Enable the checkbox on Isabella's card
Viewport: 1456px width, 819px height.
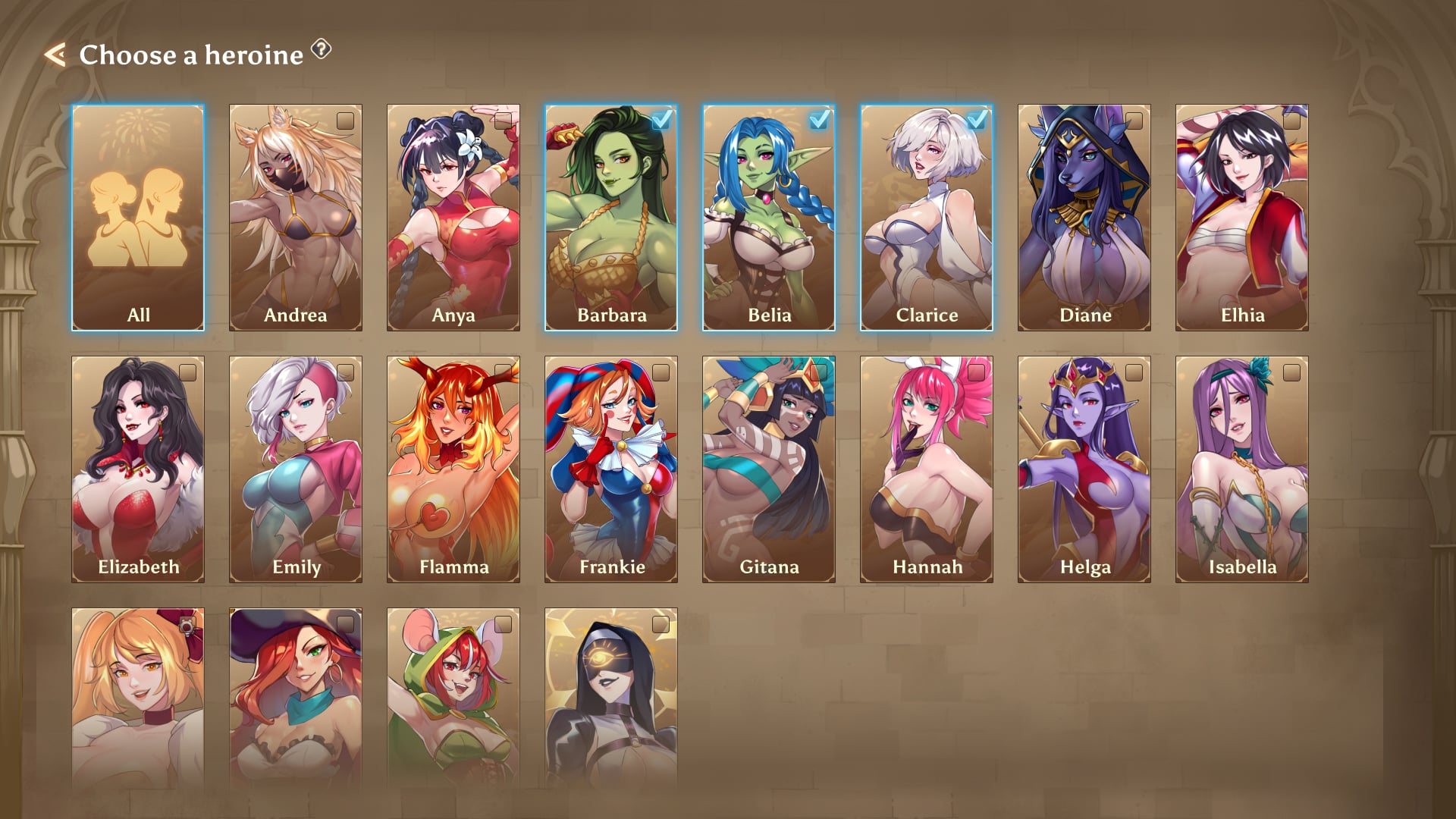1292,372
